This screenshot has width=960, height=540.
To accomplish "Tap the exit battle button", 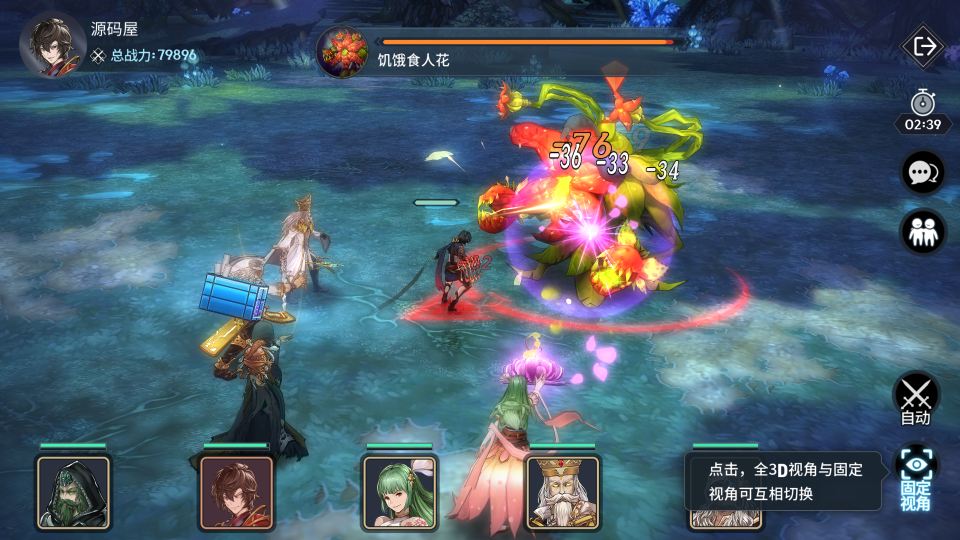I will 923,46.
